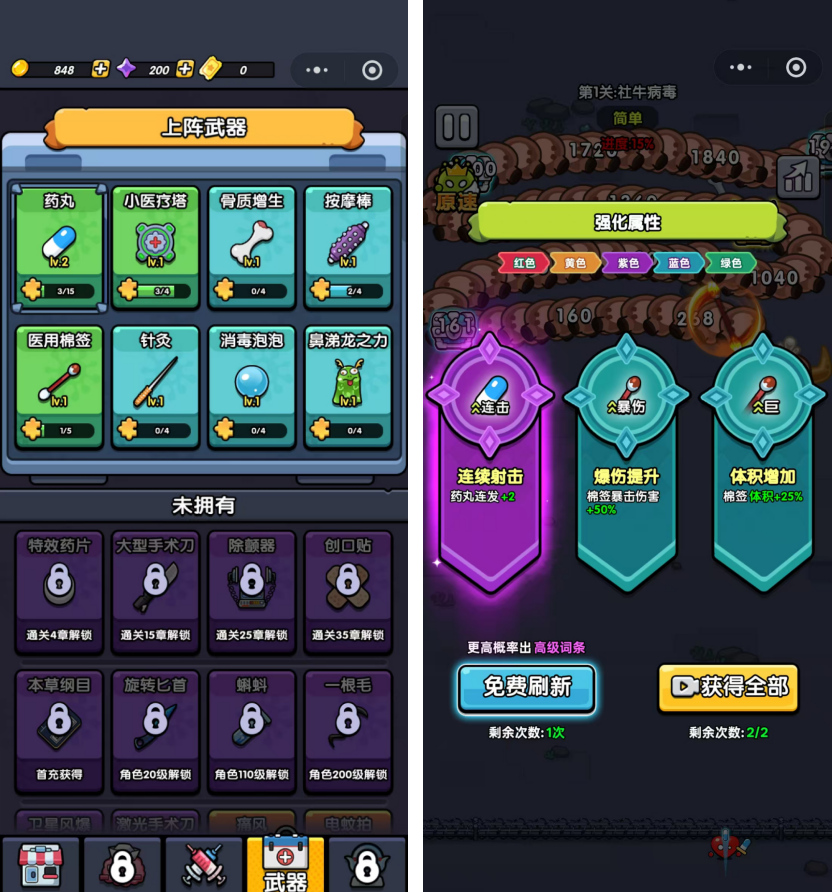Select the 消毒泡泡 bubble weapon card
Screen dimensions: 832x892
pos(251,386)
